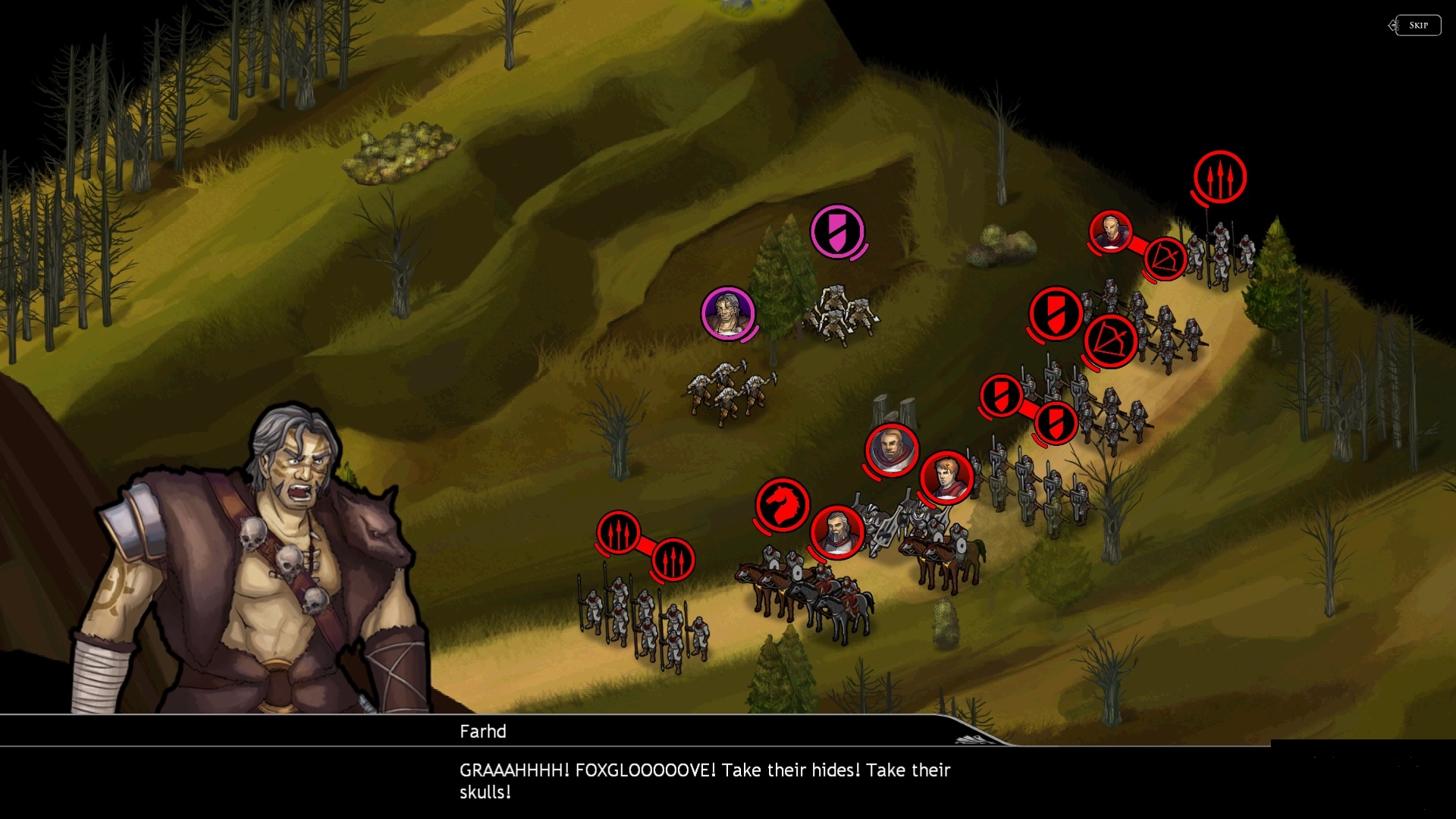Select the bald enemy commander portrait marker
This screenshot has width=1456, height=819.
(x=1111, y=231)
